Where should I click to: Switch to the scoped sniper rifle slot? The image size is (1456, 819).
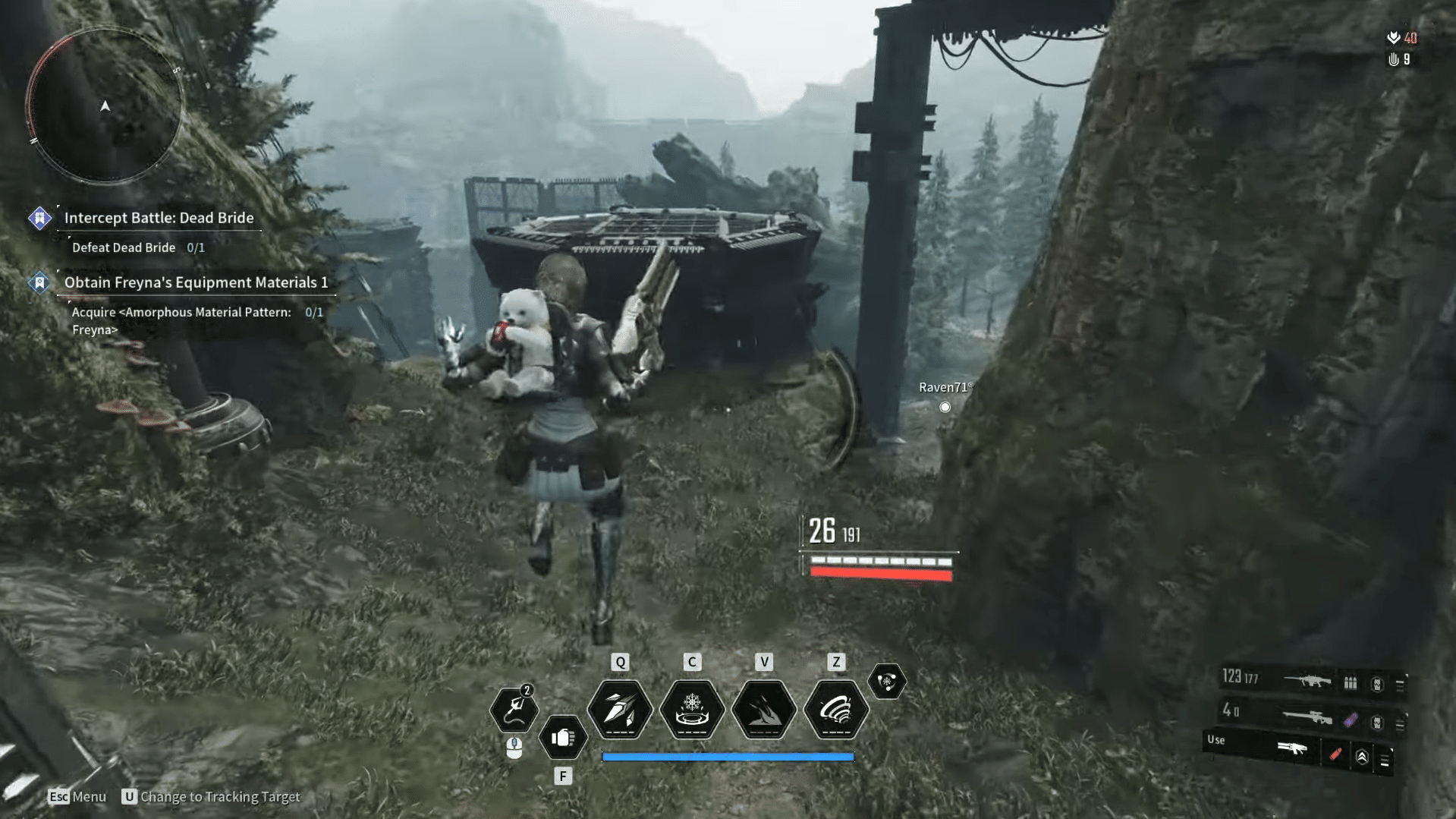(x=1307, y=716)
